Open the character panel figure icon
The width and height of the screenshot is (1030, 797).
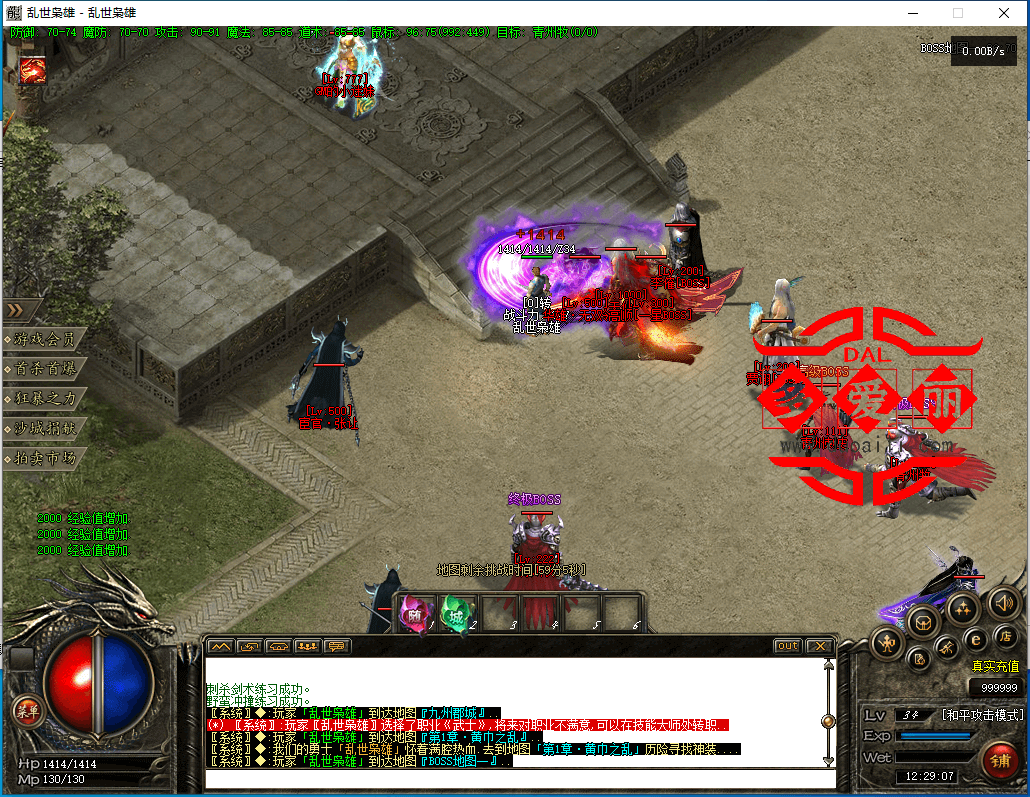tap(887, 642)
